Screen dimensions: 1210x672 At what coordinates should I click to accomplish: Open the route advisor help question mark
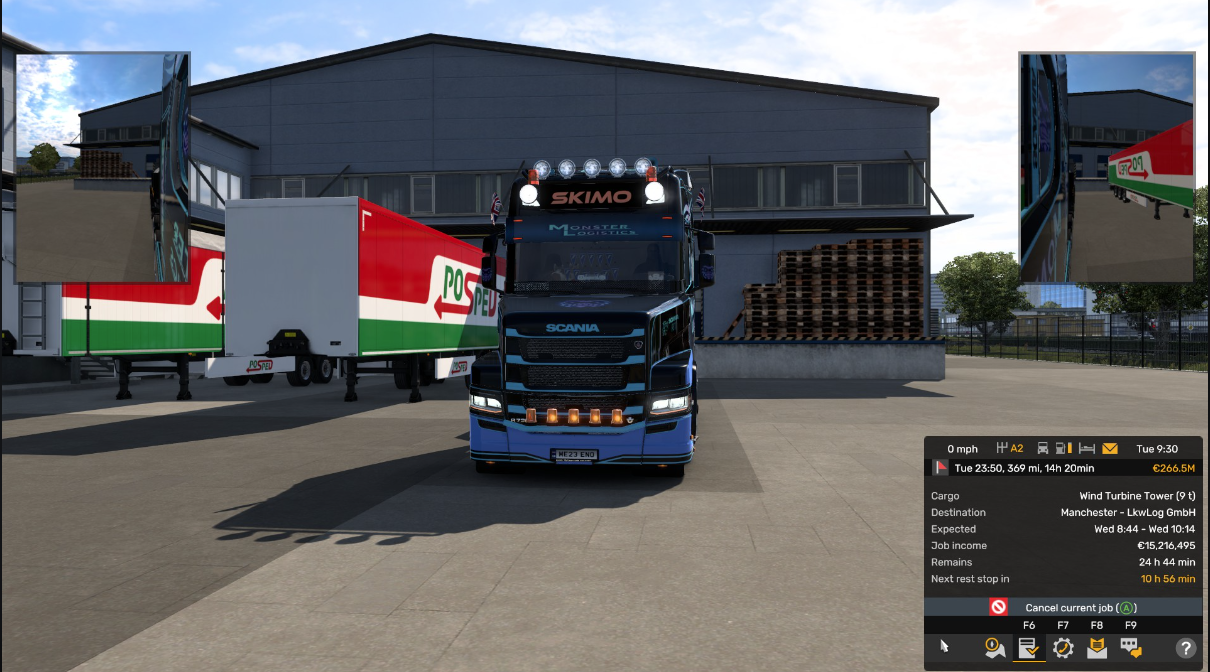pyautogui.click(x=1185, y=648)
